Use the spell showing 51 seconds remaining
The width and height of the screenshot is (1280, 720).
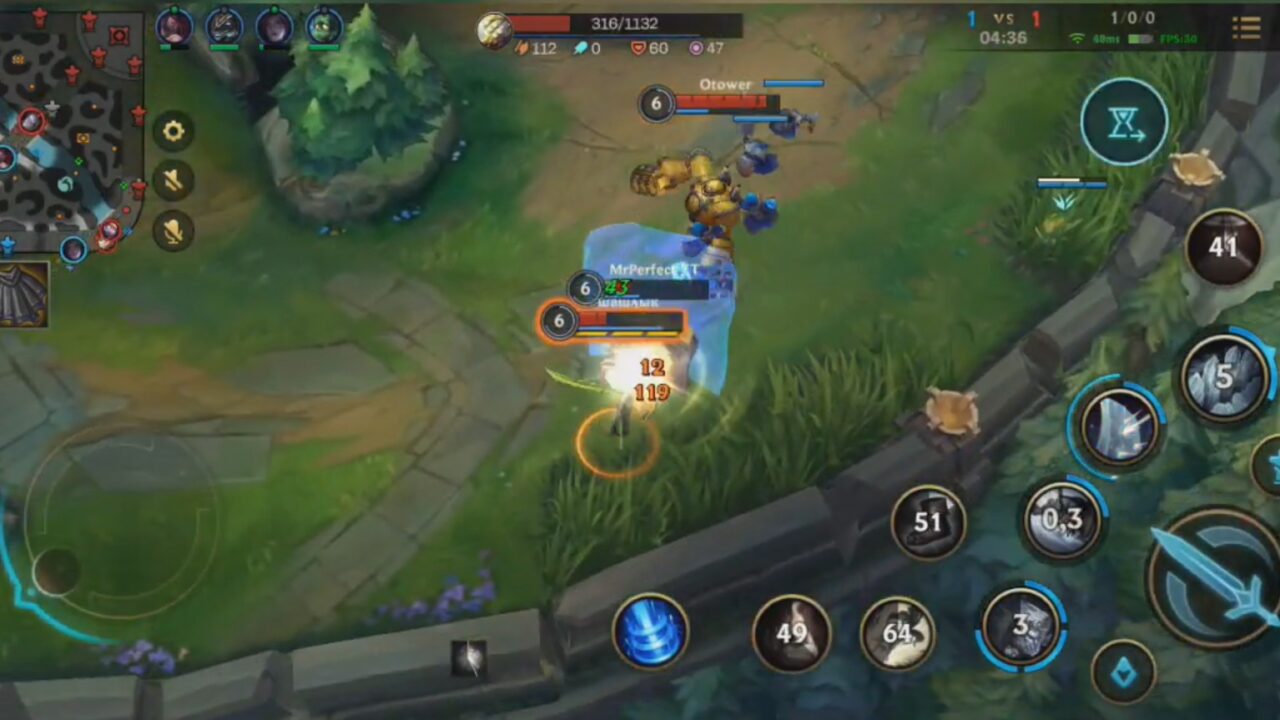(x=930, y=519)
